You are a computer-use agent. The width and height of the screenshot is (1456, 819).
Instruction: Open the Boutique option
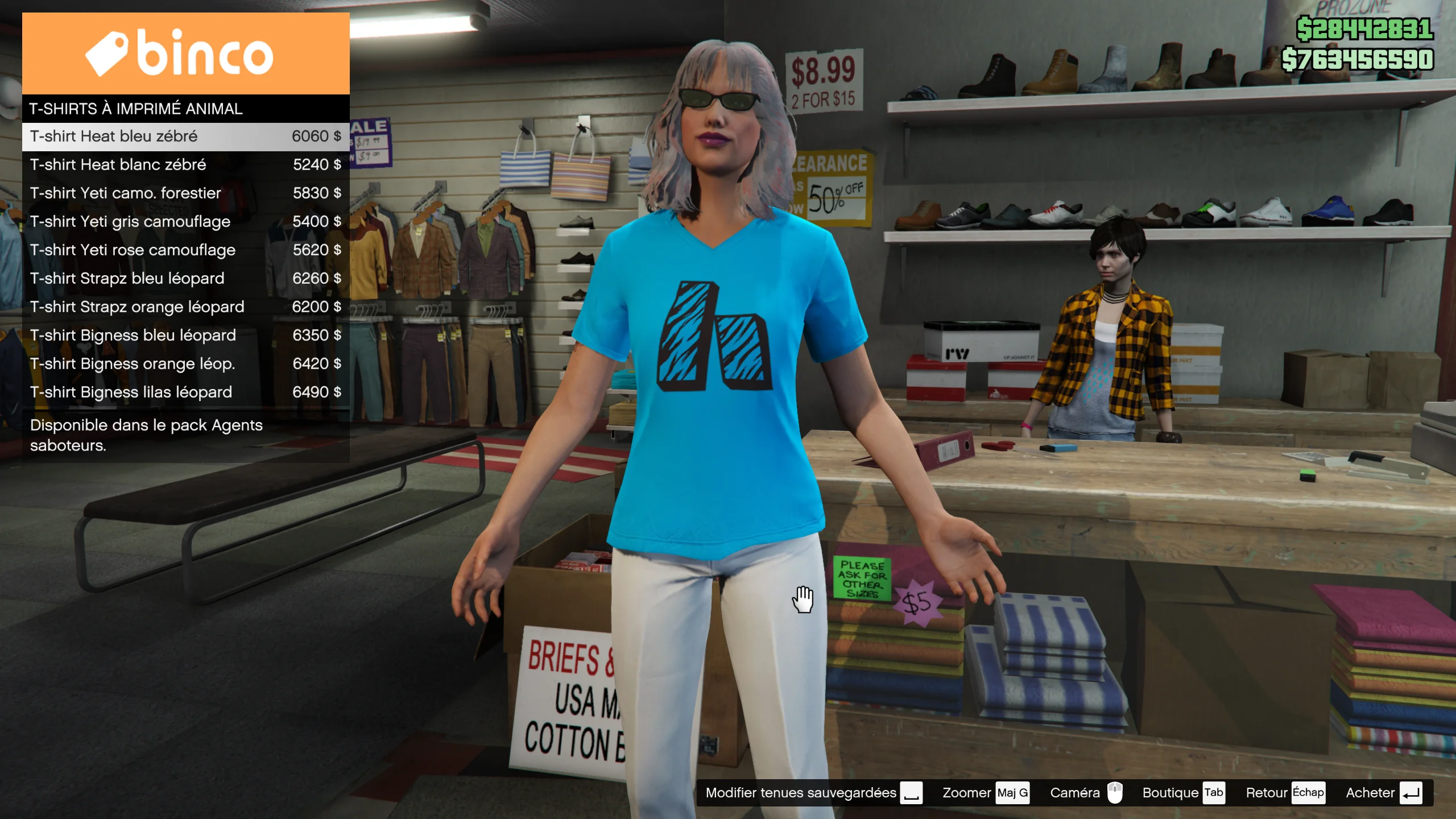[1183, 793]
